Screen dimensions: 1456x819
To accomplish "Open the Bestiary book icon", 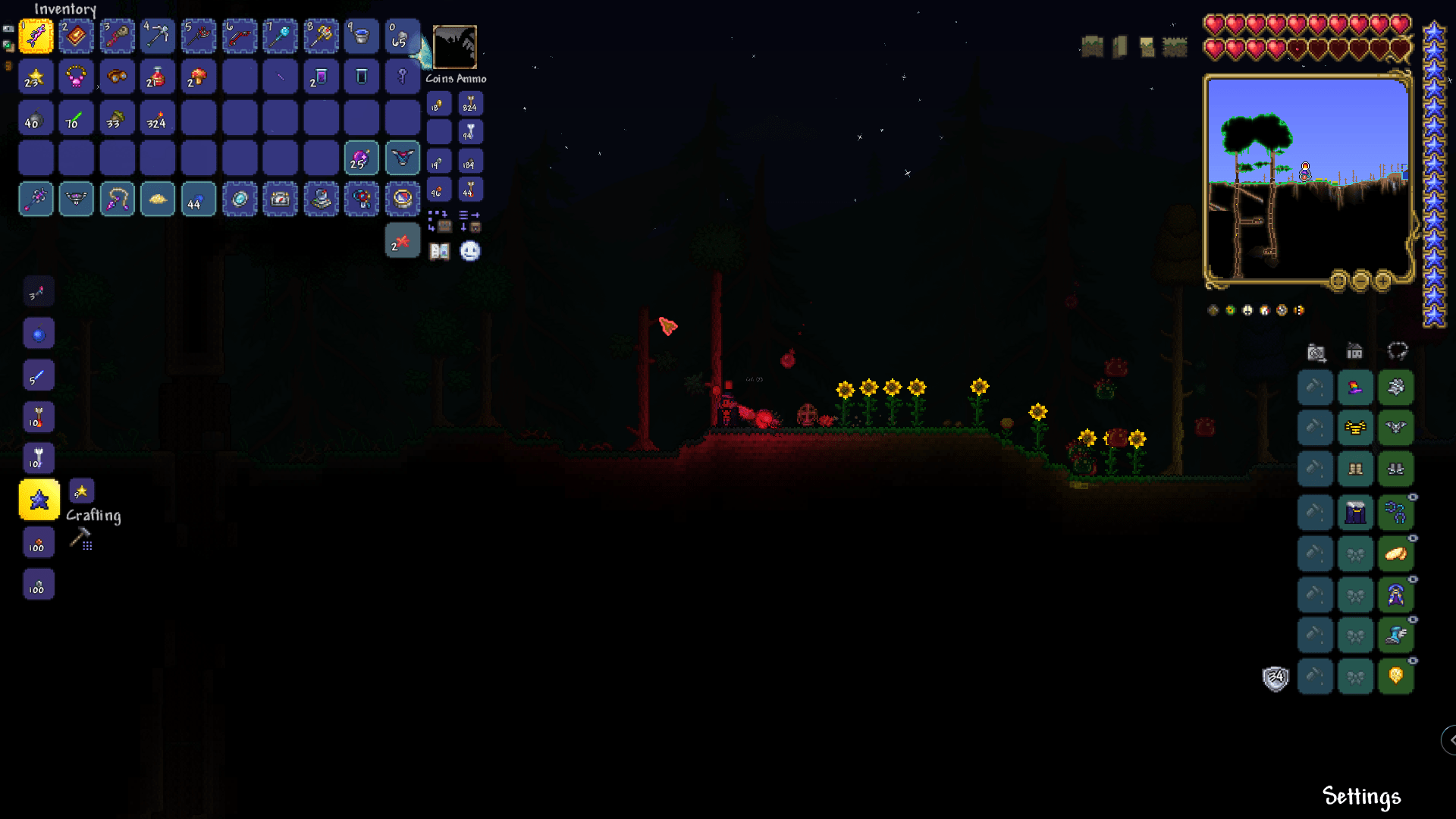I will (441, 251).
